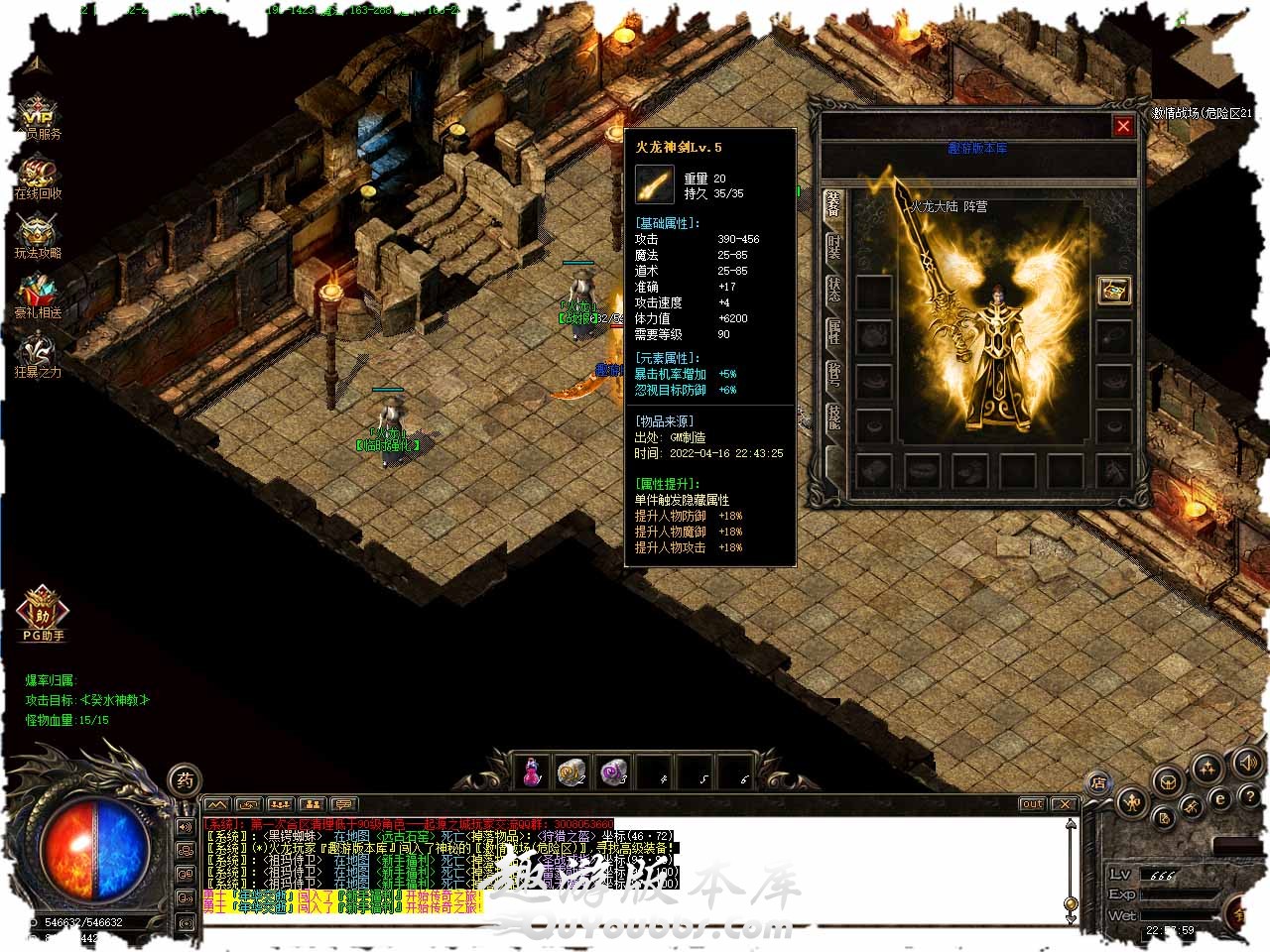Image resolution: width=1270 pixels, height=952 pixels.
Task: Close the chat box with X button
Action: click(1064, 803)
